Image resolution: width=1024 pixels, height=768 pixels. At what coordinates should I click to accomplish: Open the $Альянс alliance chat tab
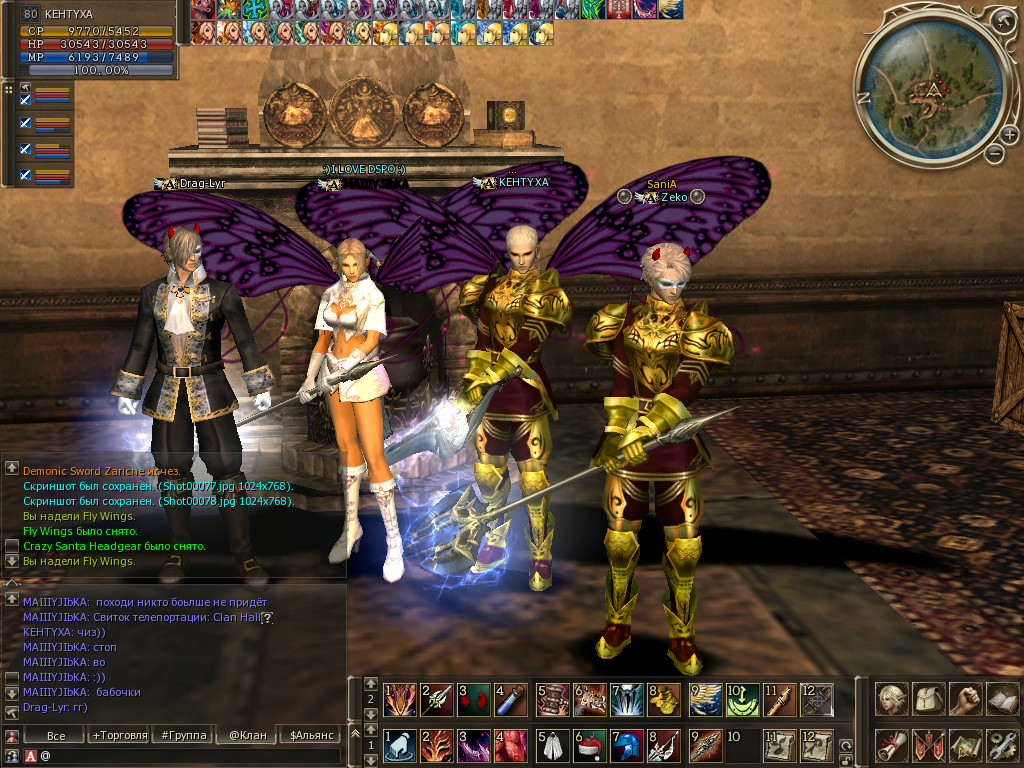[310, 735]
